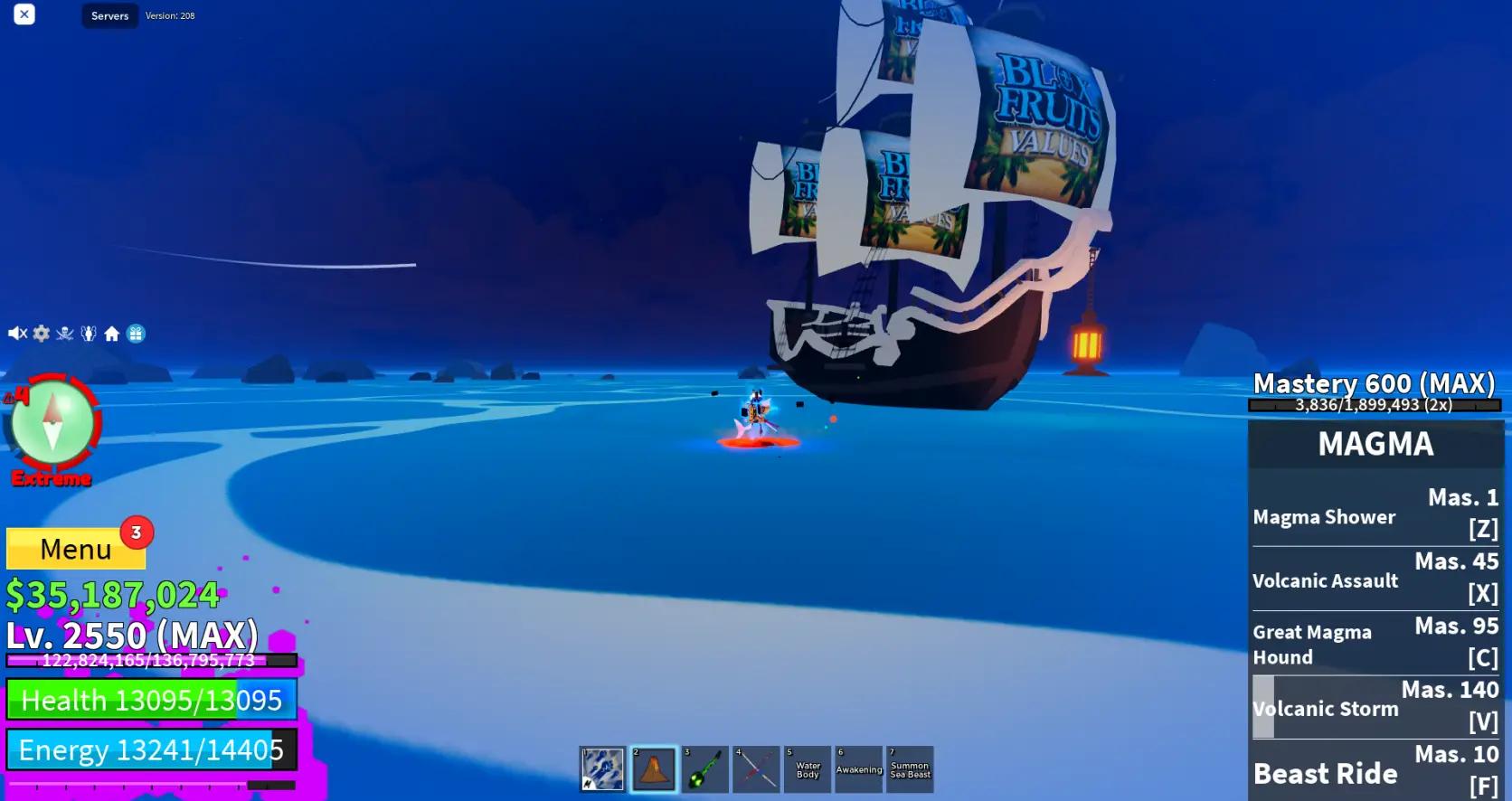This screenshot has width=1512, height=801.
Task: Close the overlay with the X button
Action: (24, 14)
